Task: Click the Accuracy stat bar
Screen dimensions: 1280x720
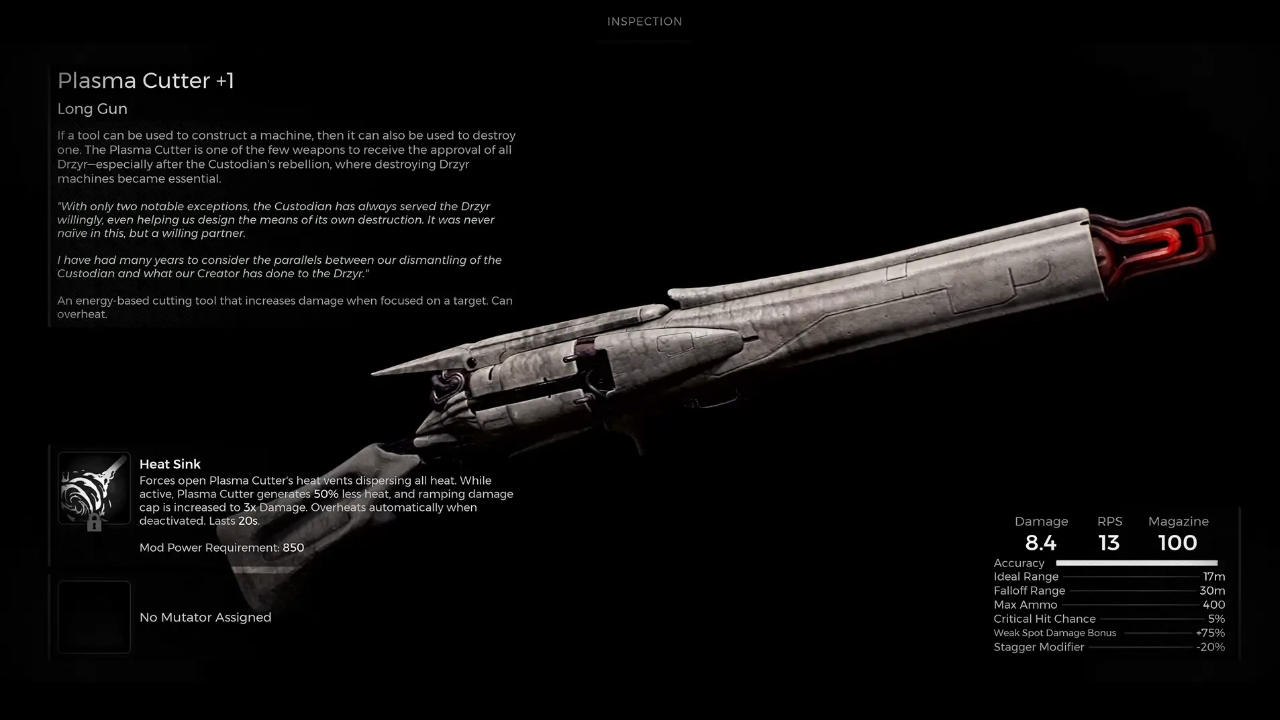Action: (x=1135, y=562)
